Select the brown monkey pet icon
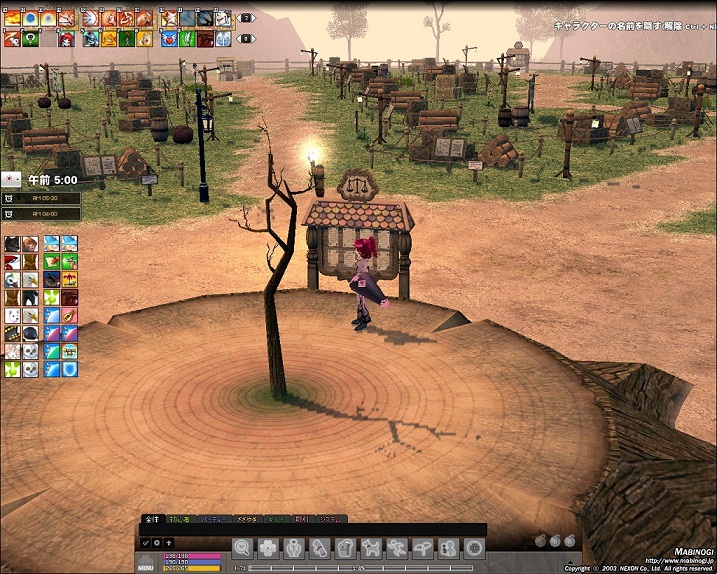 click(32, 244)
